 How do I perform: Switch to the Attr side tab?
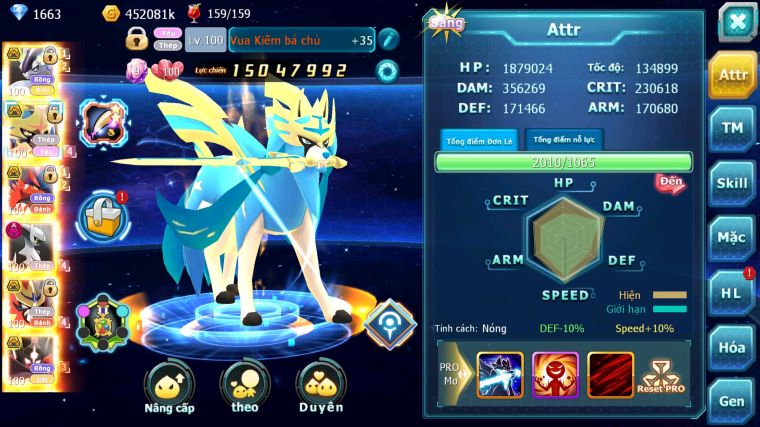click(x=732, y=75)
